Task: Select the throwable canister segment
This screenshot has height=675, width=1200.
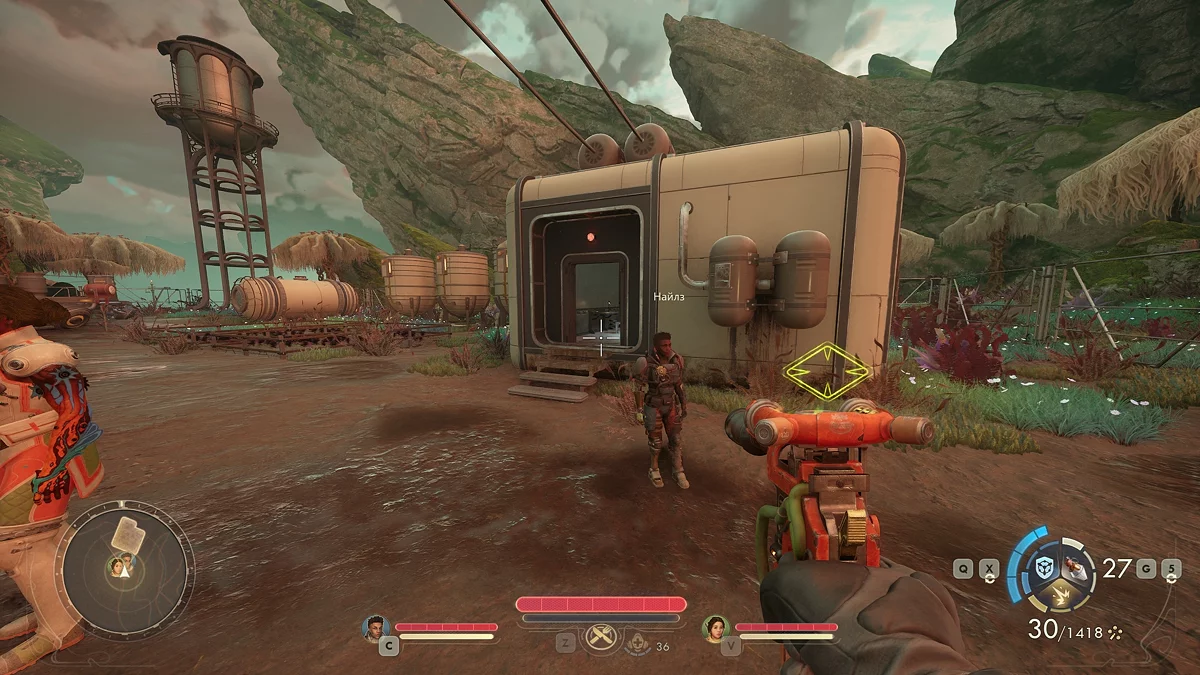Action: click(1075, 568)
